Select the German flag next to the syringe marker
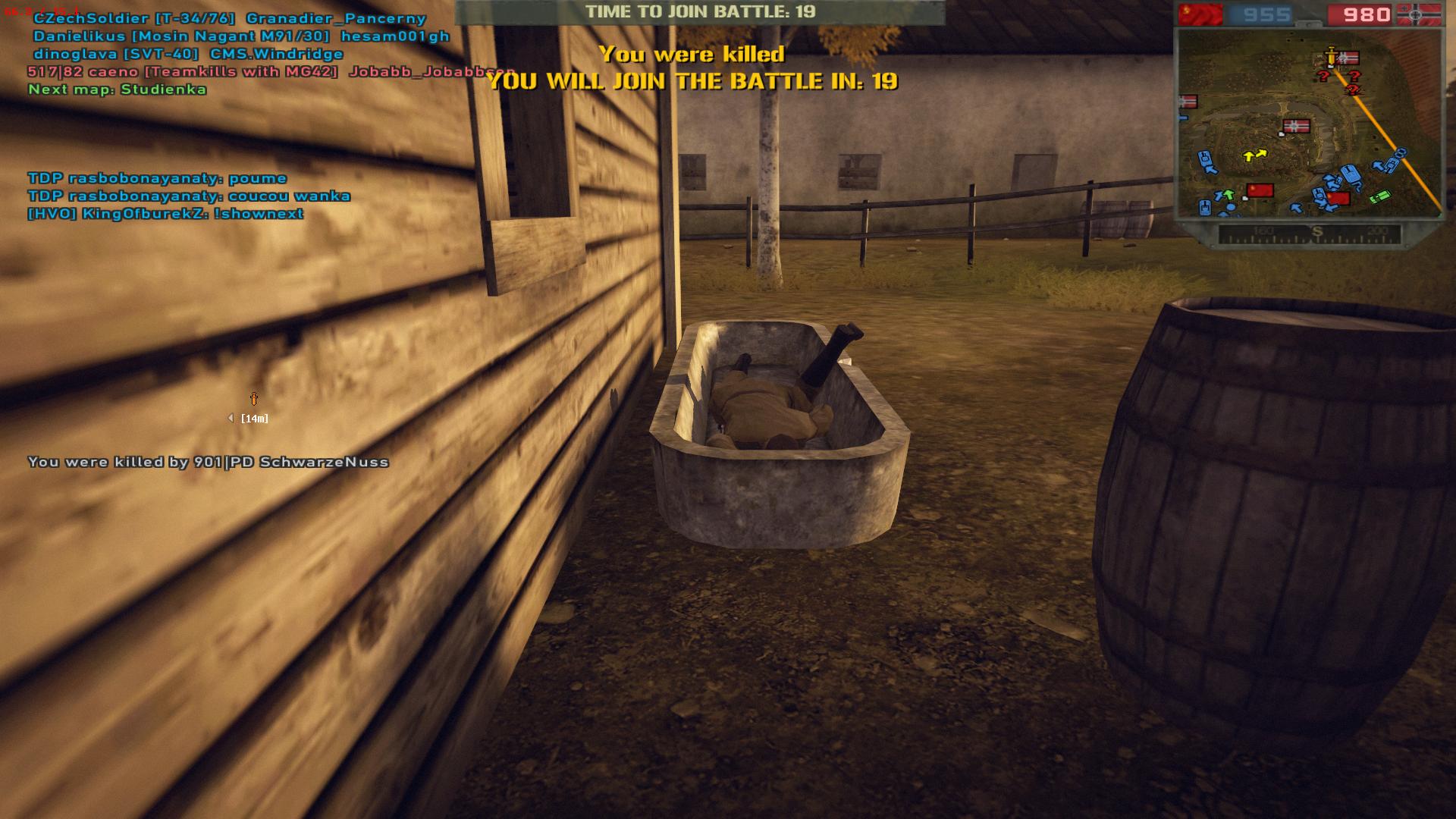 tap(1348, 58)
